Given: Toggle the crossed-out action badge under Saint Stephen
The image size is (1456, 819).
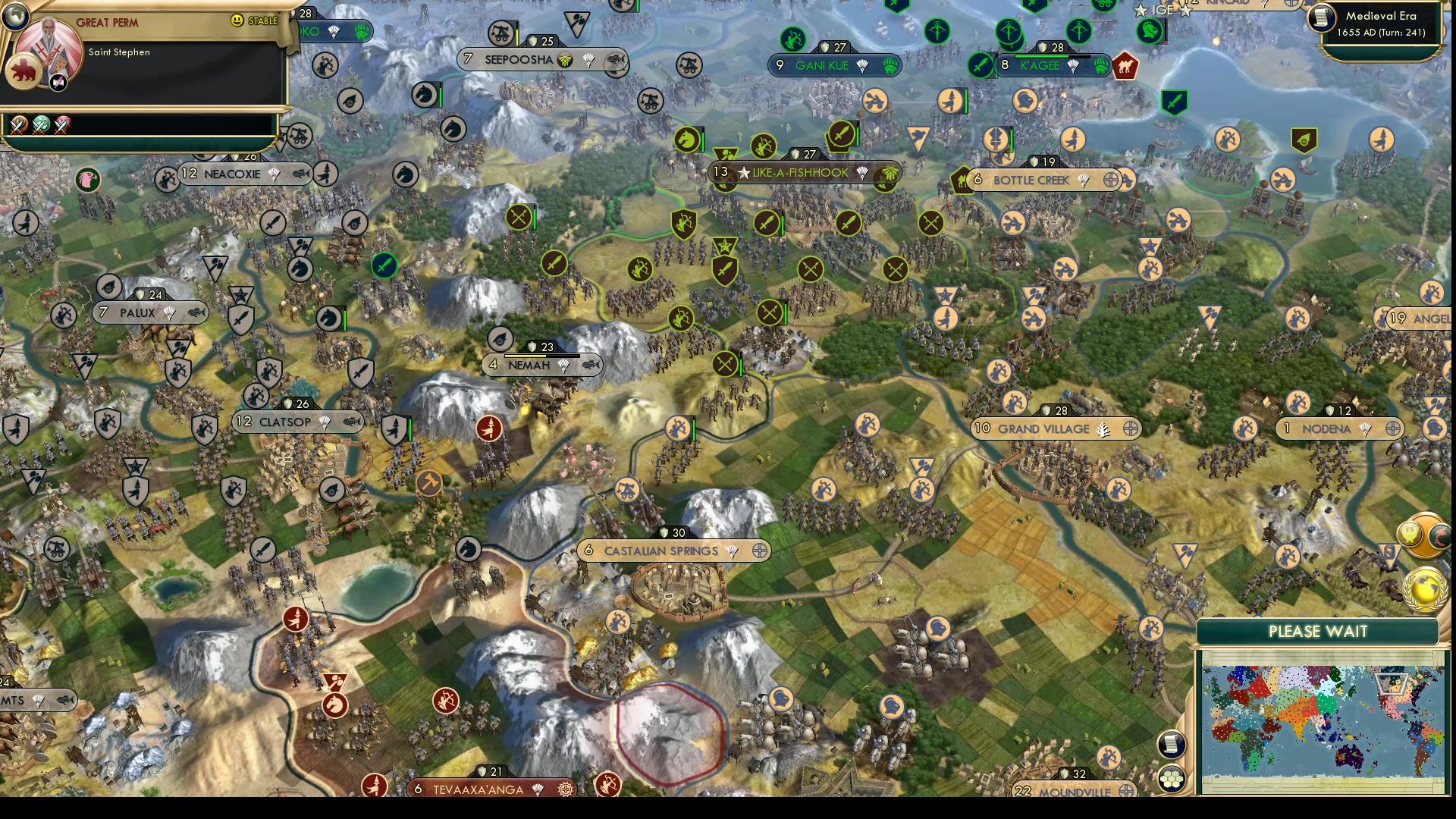Looking at the screenshot, I should click(58, 83).
